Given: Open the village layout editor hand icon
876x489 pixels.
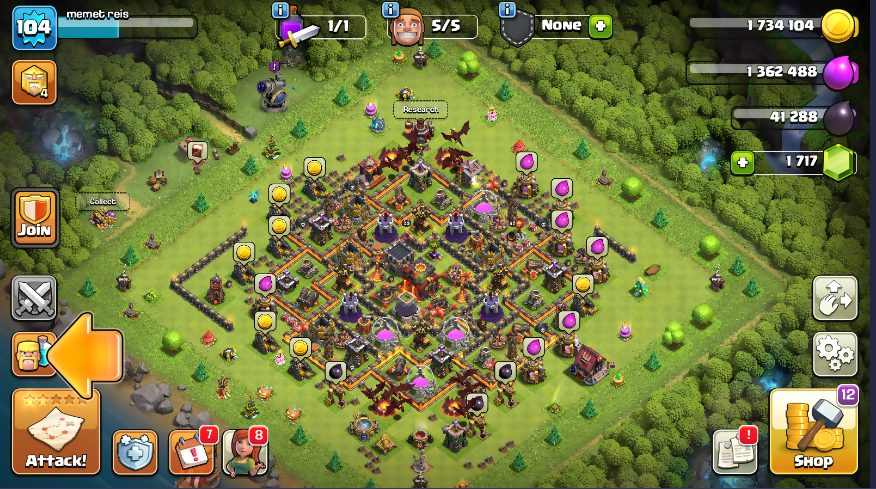Looking at the screenshot, I should point(834,298).
